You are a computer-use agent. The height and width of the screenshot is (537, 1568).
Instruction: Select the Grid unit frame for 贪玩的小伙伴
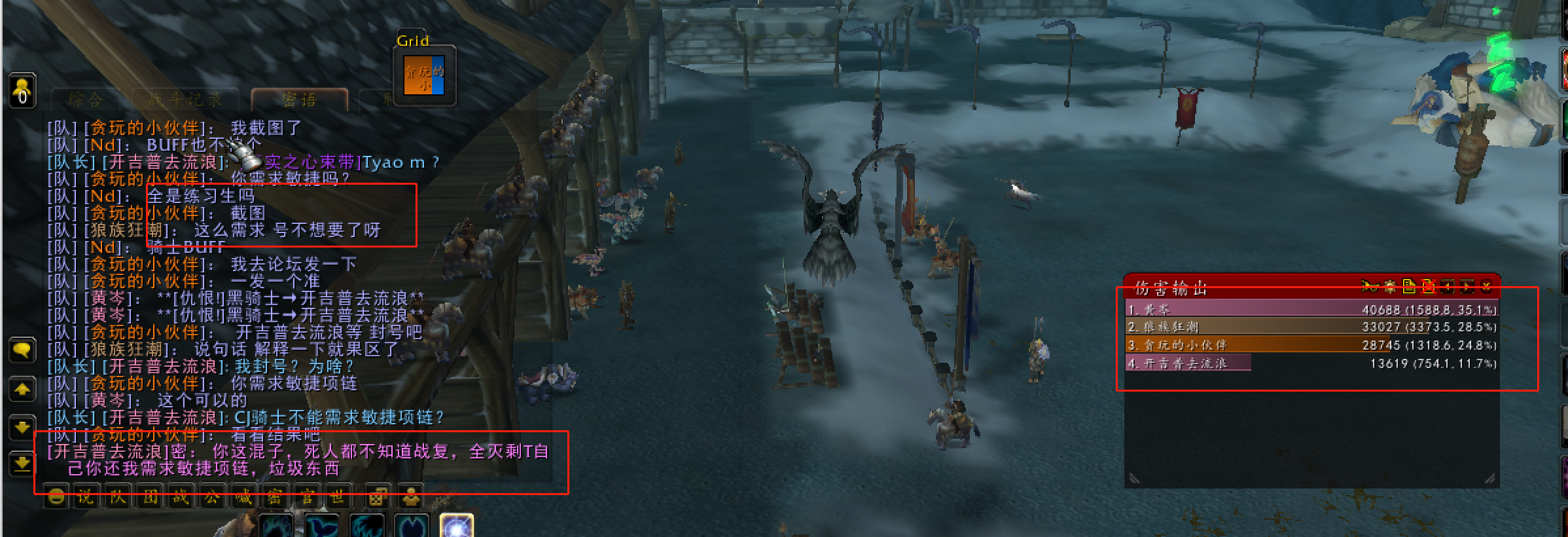424,77
